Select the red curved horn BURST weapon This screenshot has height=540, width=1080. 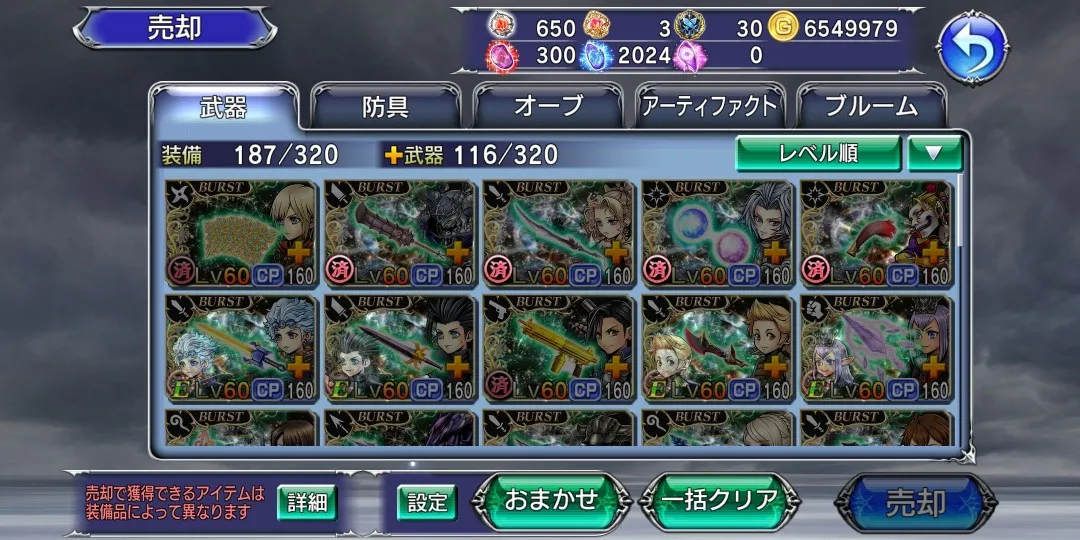(x=876, y=234)
